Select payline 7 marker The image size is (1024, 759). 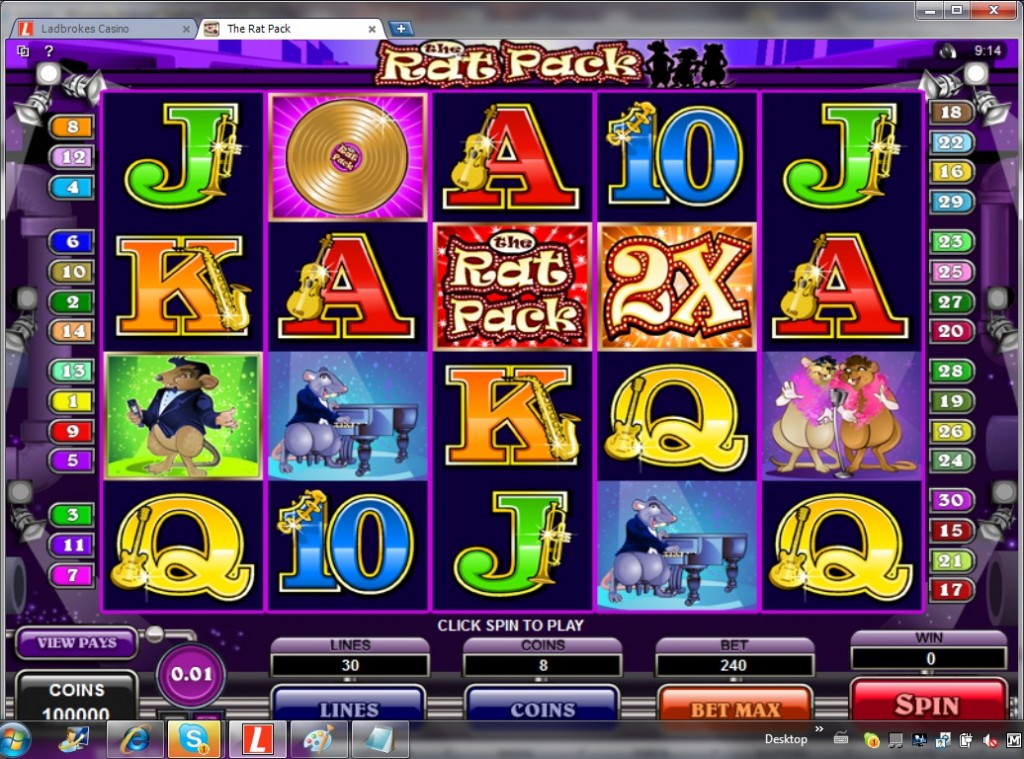[x=73, y=575]
